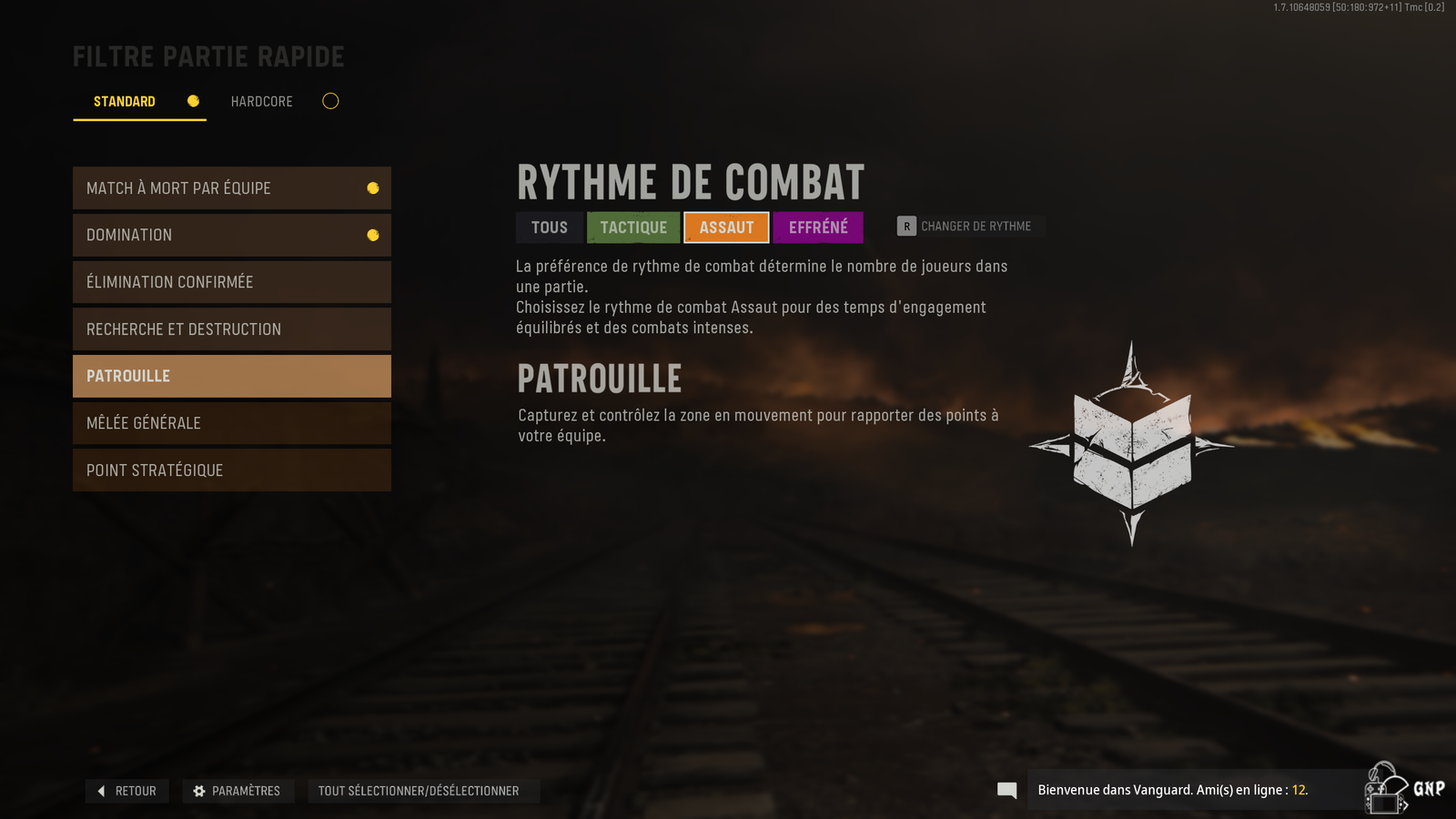Choose Recherche et Destruction mode
The height and width of the screenshot is (819, 1456).
[231, 329]
